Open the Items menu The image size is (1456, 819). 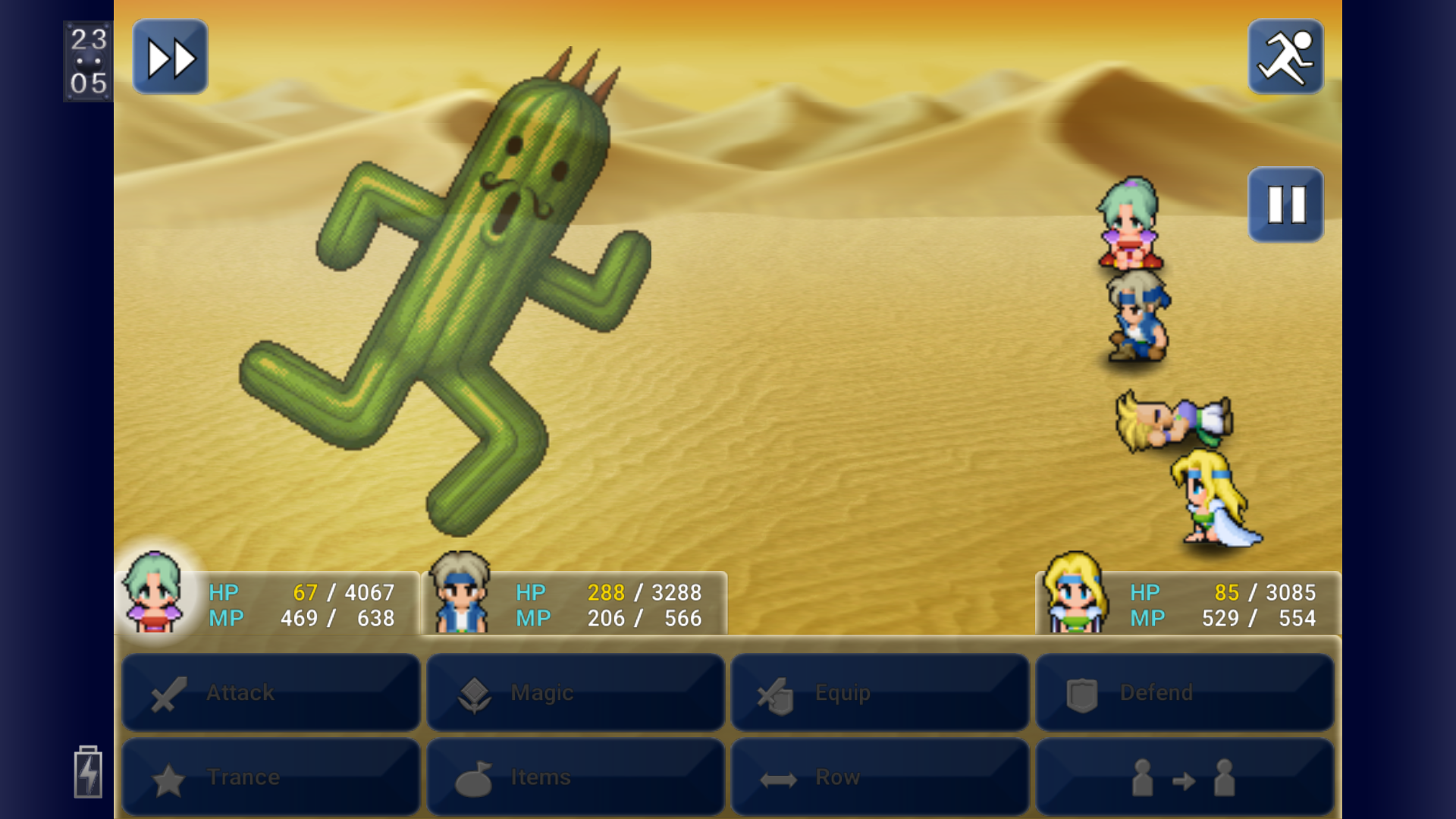coord(576,777)
